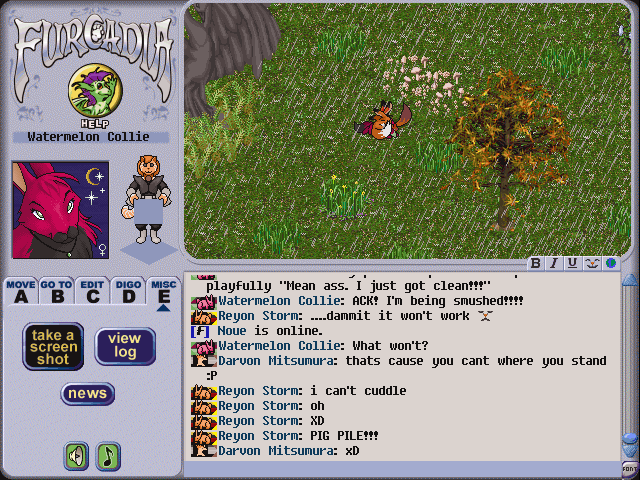Show the news
The height and width of the screenshot is (480, 640).
88,394
